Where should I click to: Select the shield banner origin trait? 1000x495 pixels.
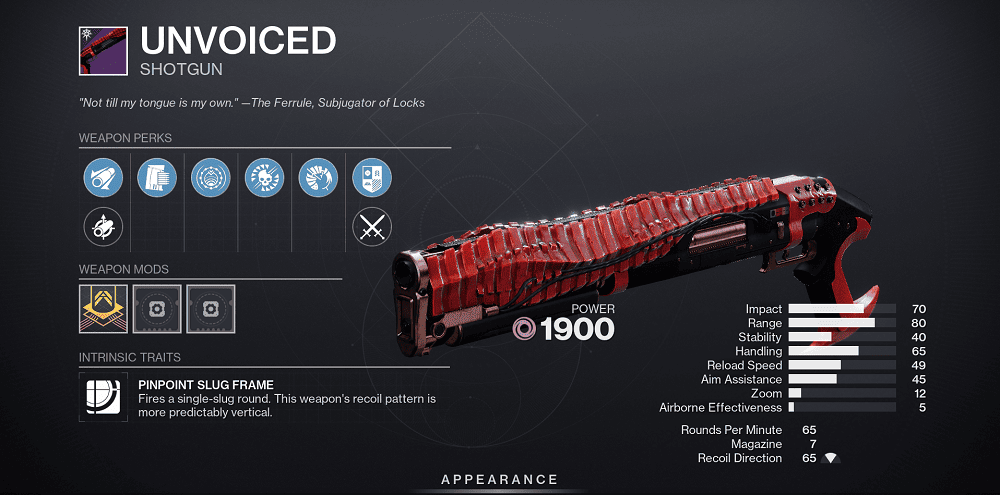(x=372, y=177)
